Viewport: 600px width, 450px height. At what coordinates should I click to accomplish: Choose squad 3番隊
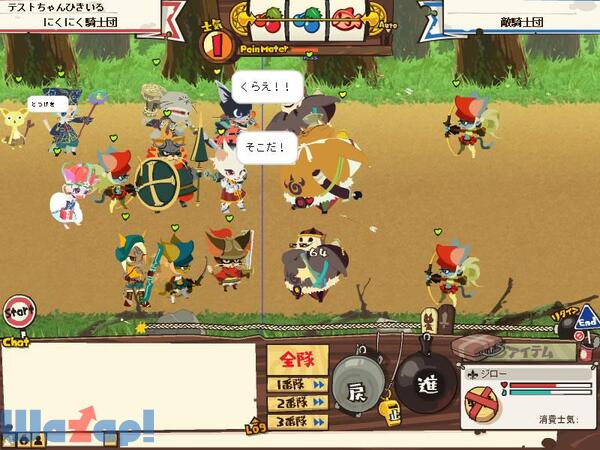[x=297, y=423]
